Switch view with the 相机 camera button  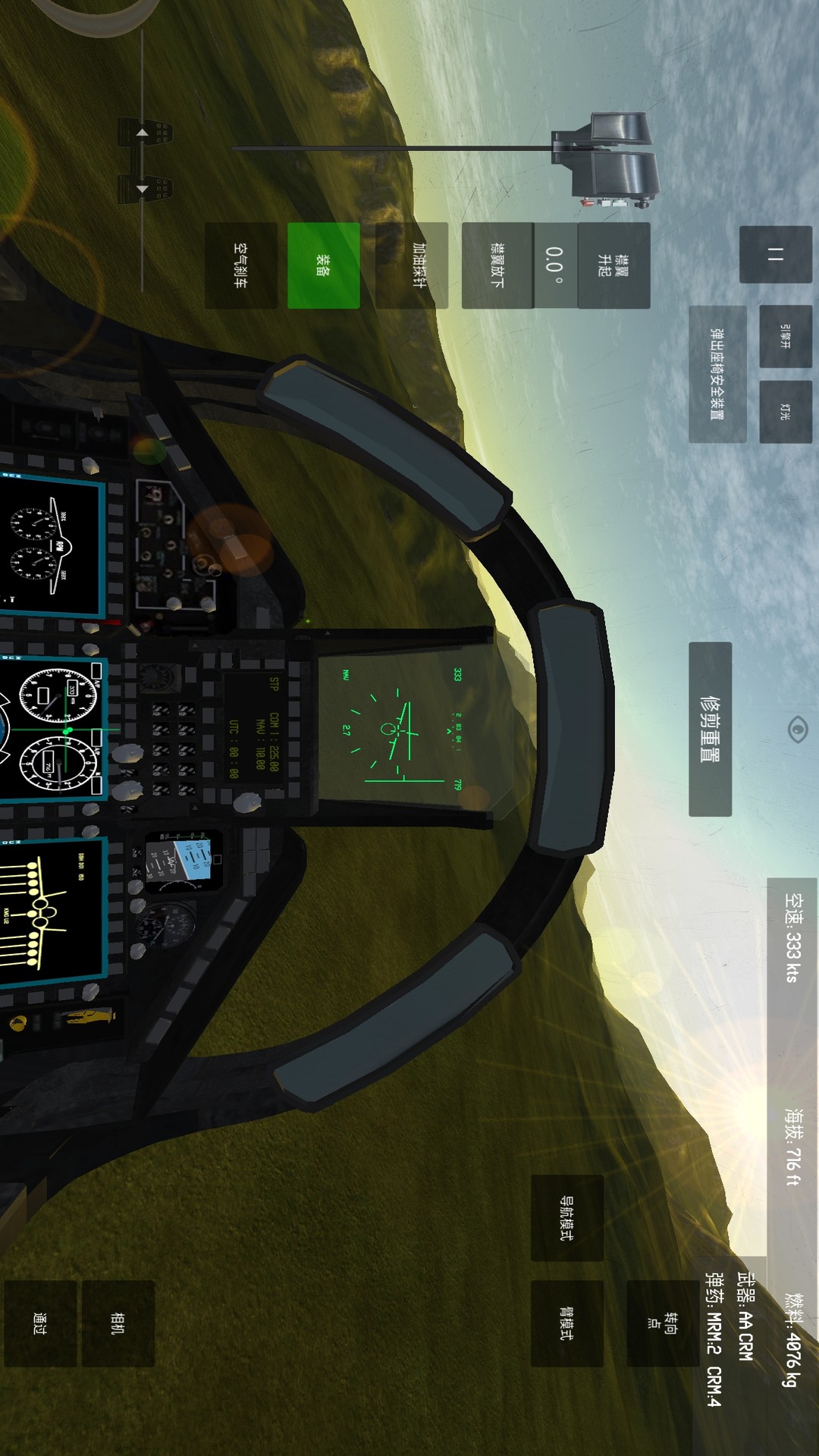coord(118,1323)
